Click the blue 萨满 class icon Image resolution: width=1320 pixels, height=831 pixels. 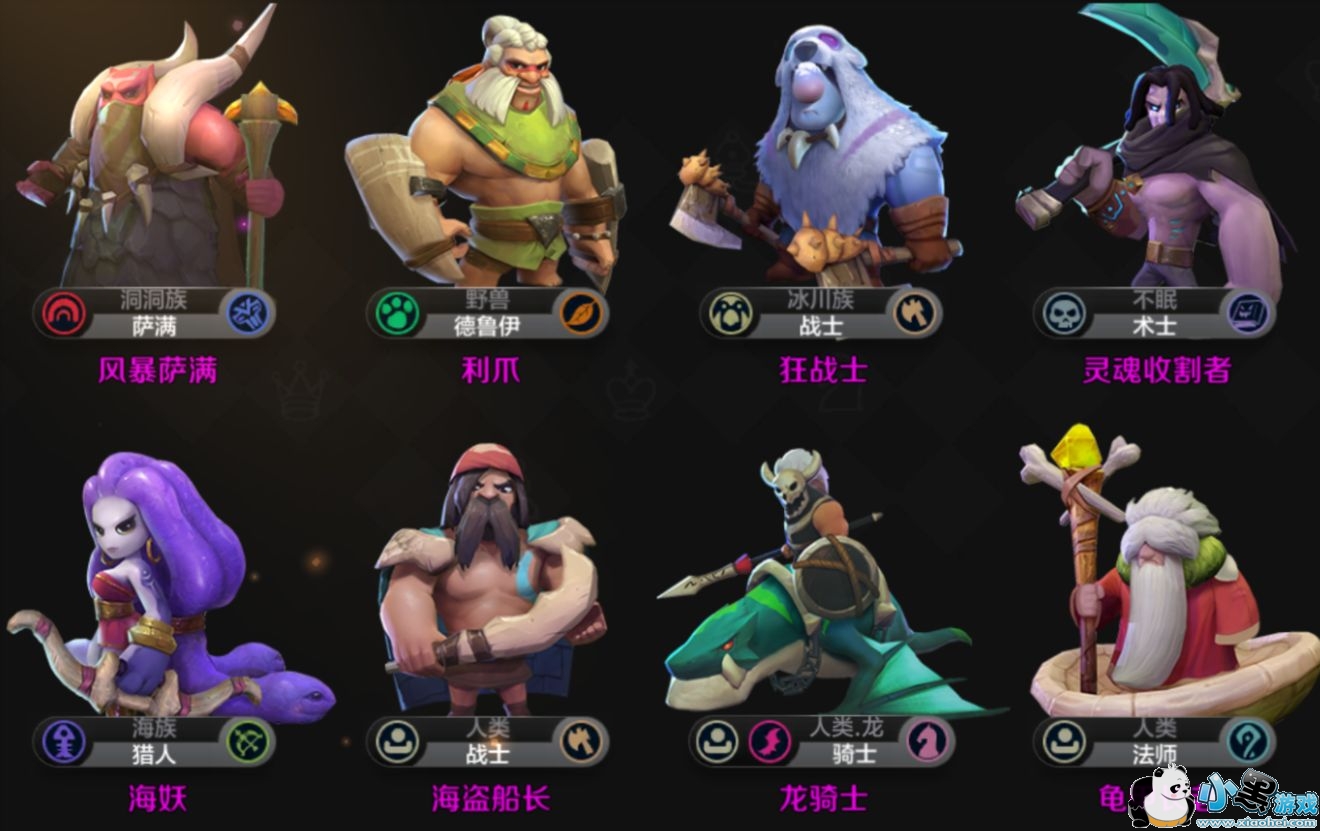tap(246, 313)
